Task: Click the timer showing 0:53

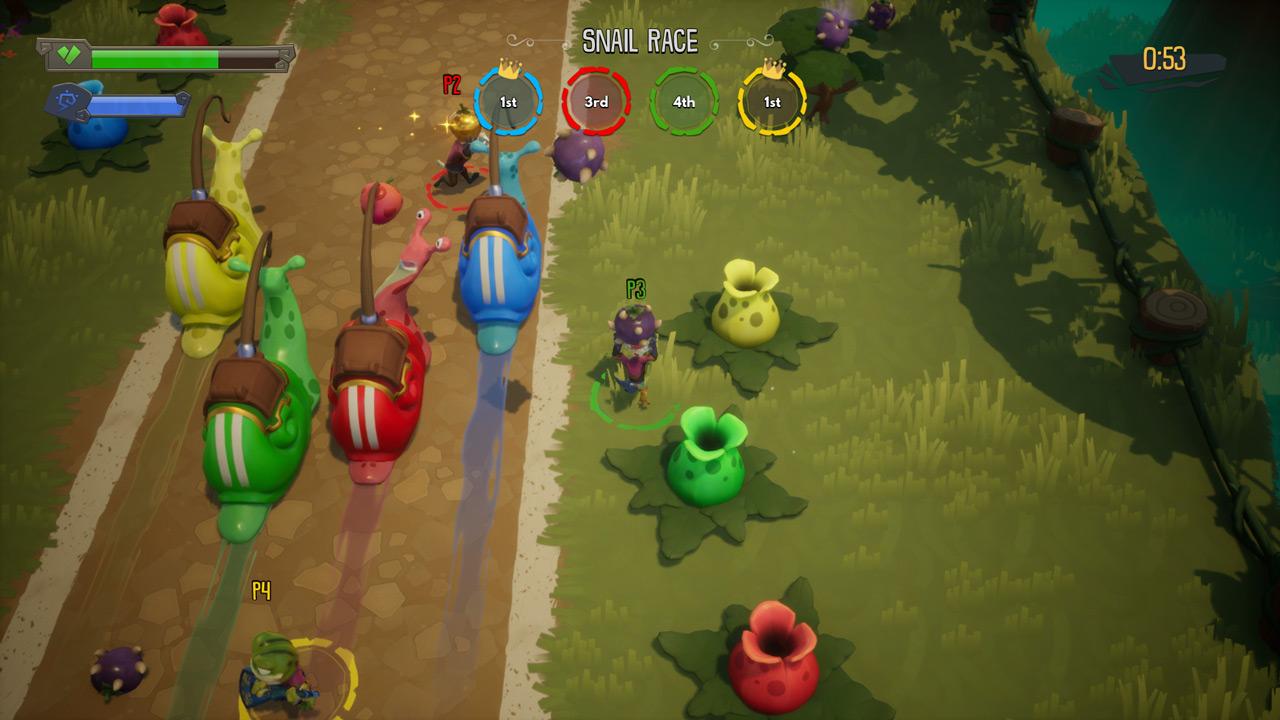Action: [x=1162, y=57]
